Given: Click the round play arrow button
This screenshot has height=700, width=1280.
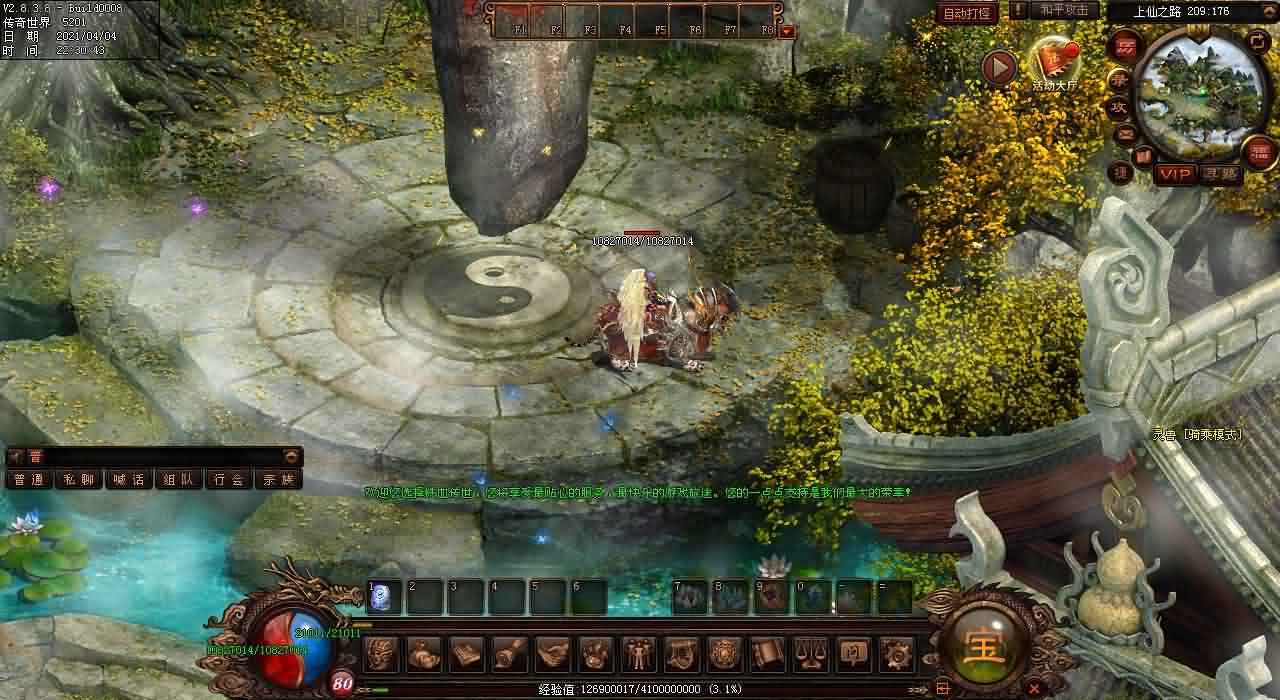Looking at the screenshot, I should [x=998, y=67].
